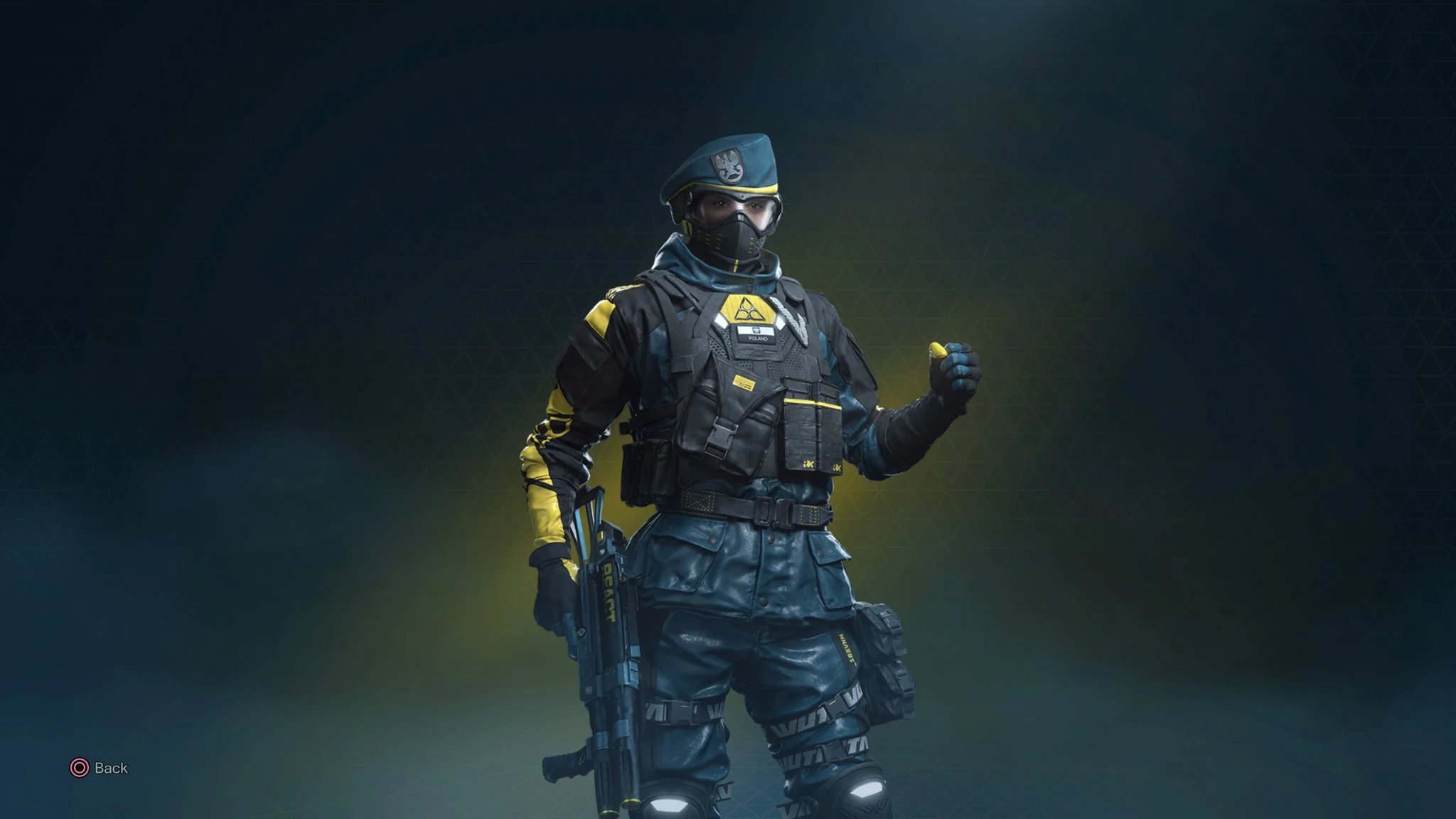Viewport: 1456px width, 819px height.
Task: Click the black chest buckle clasp
Action: click(720, 437)
